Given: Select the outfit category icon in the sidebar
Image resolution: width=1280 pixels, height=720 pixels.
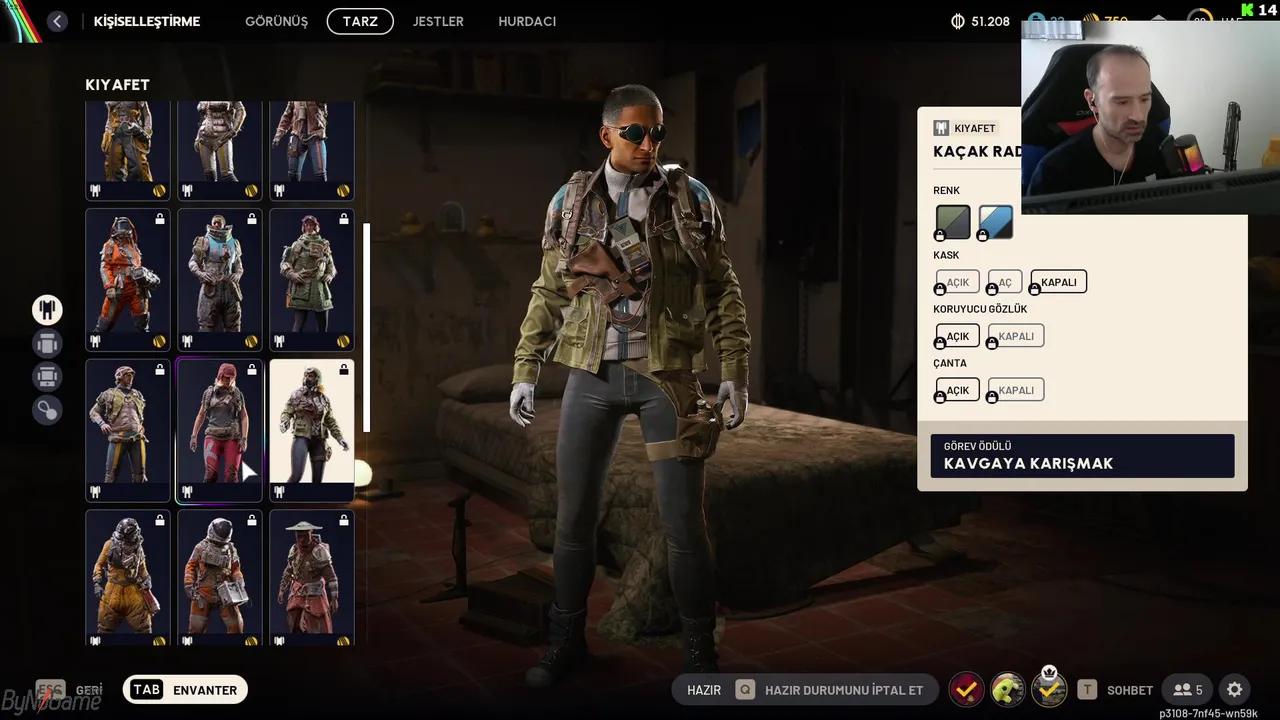Looking at the screenshot, I should pos(47,310).
